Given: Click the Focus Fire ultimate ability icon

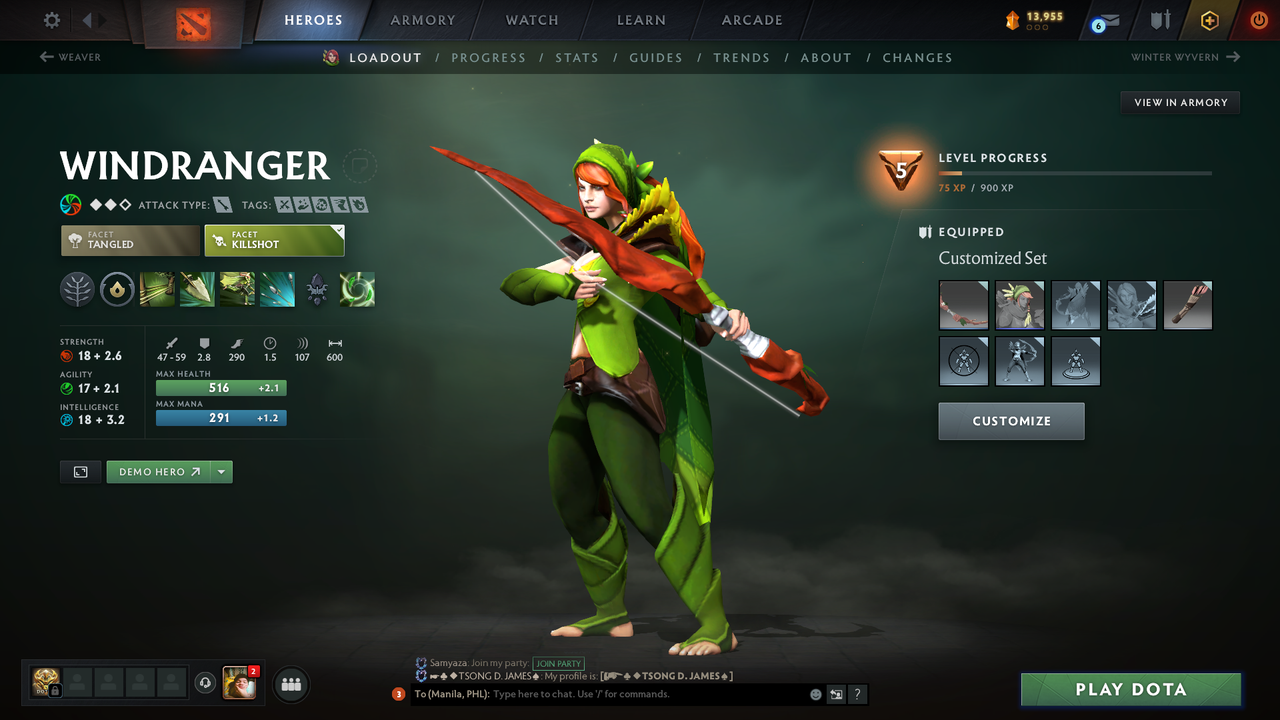Looking at the screenshot, I should point(277,289).
